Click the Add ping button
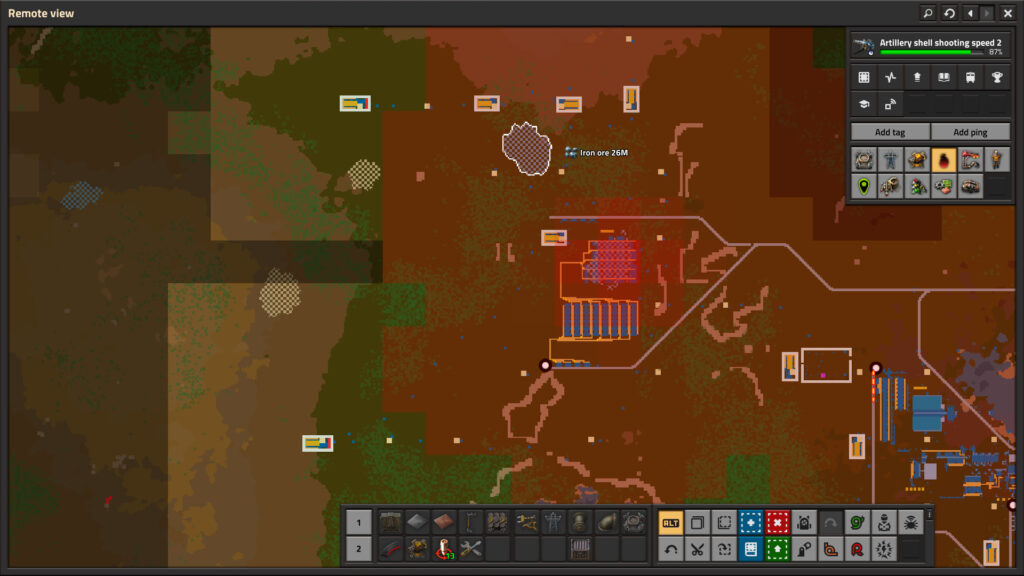This screenshot has width=1024, height=576. 969,132
